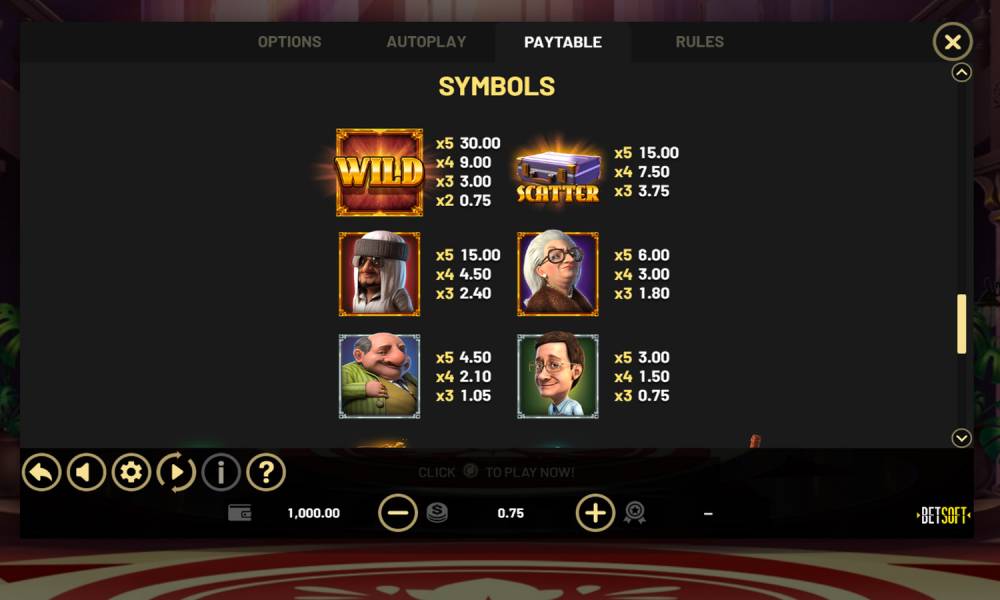
Task: Click the paytable scrollbar handle
Action: (x=961, y=323)
